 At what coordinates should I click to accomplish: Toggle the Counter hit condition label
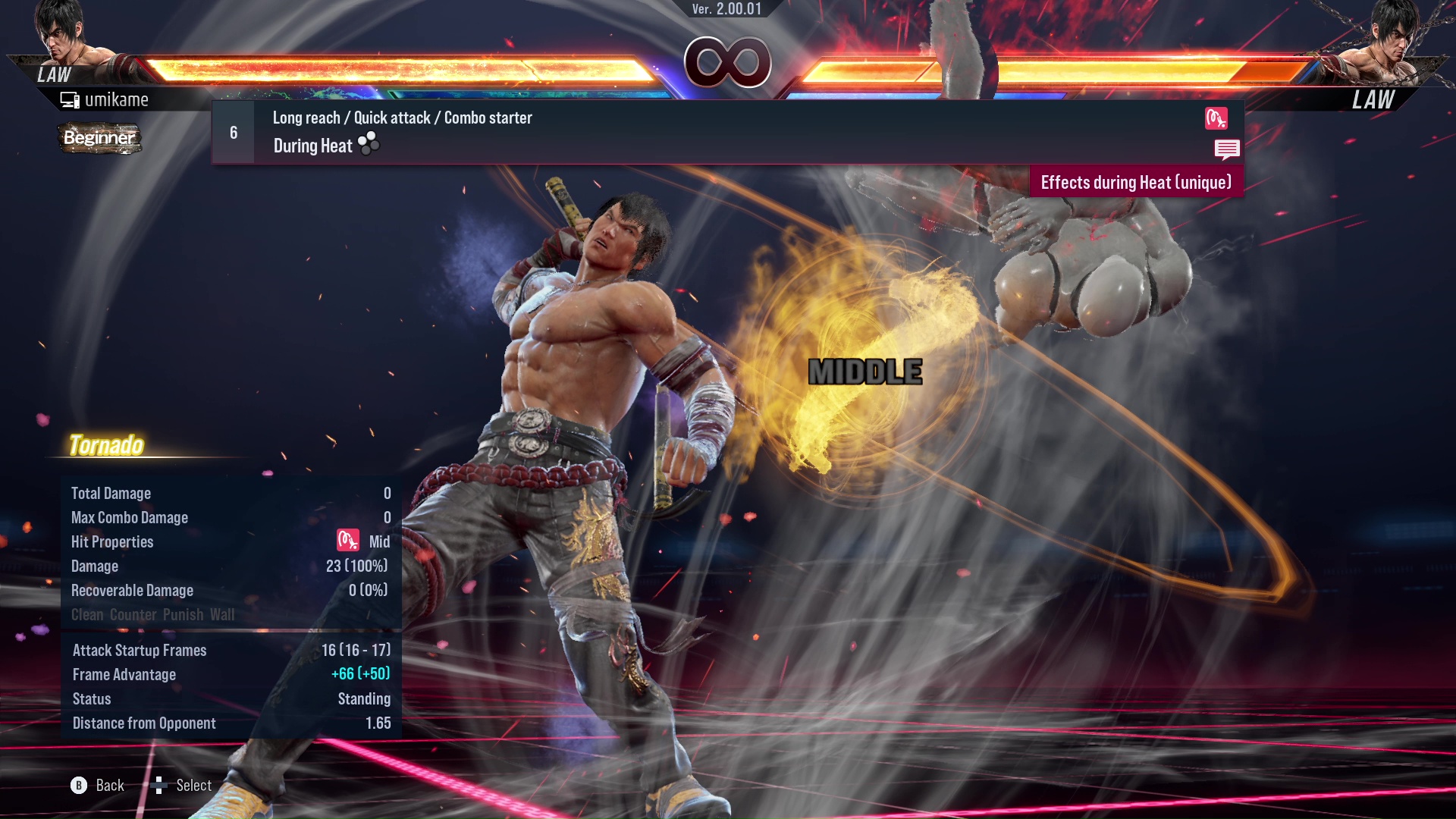[x=133, y=614]
